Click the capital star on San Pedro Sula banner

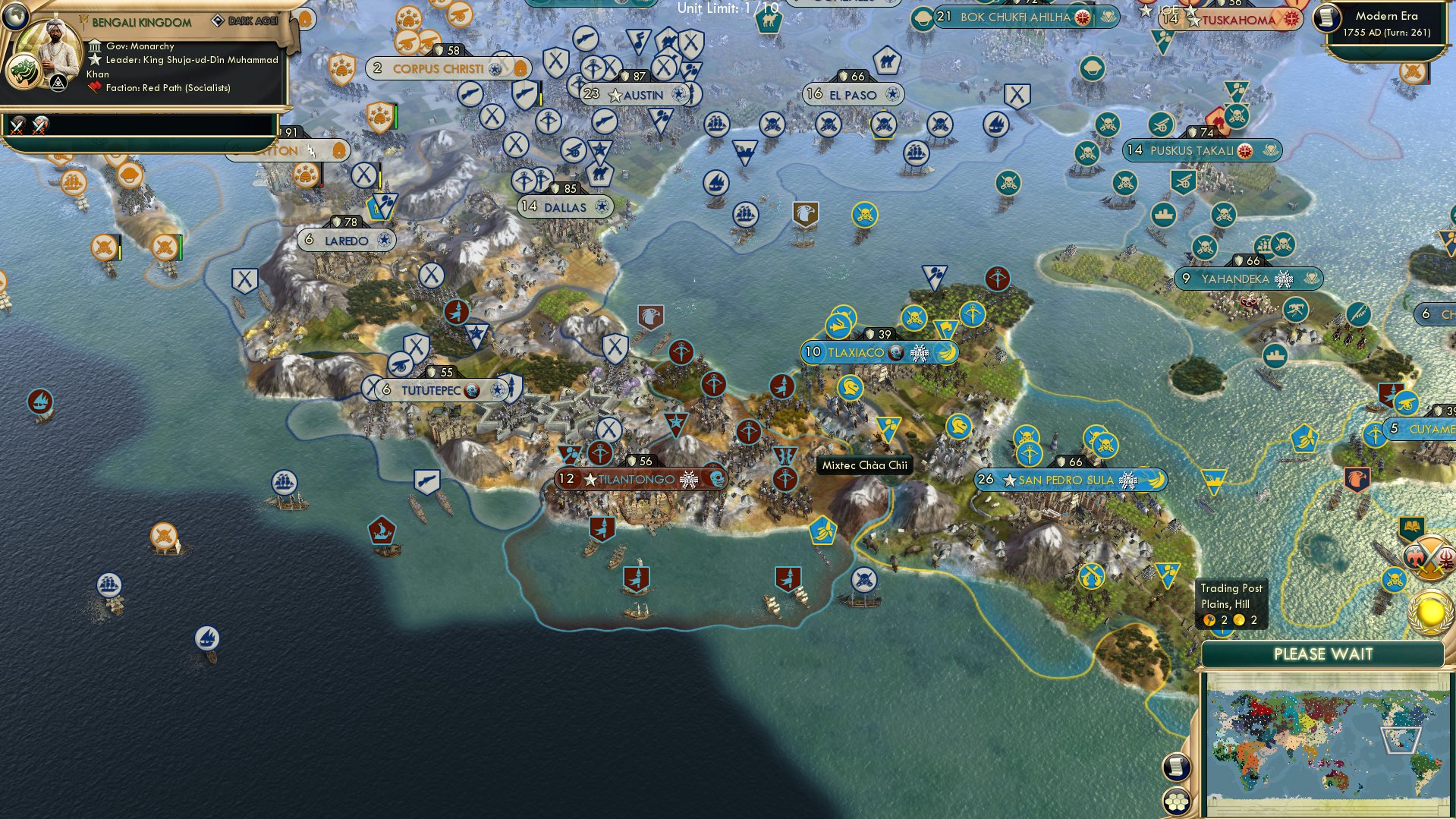[x=1010, y=480]
